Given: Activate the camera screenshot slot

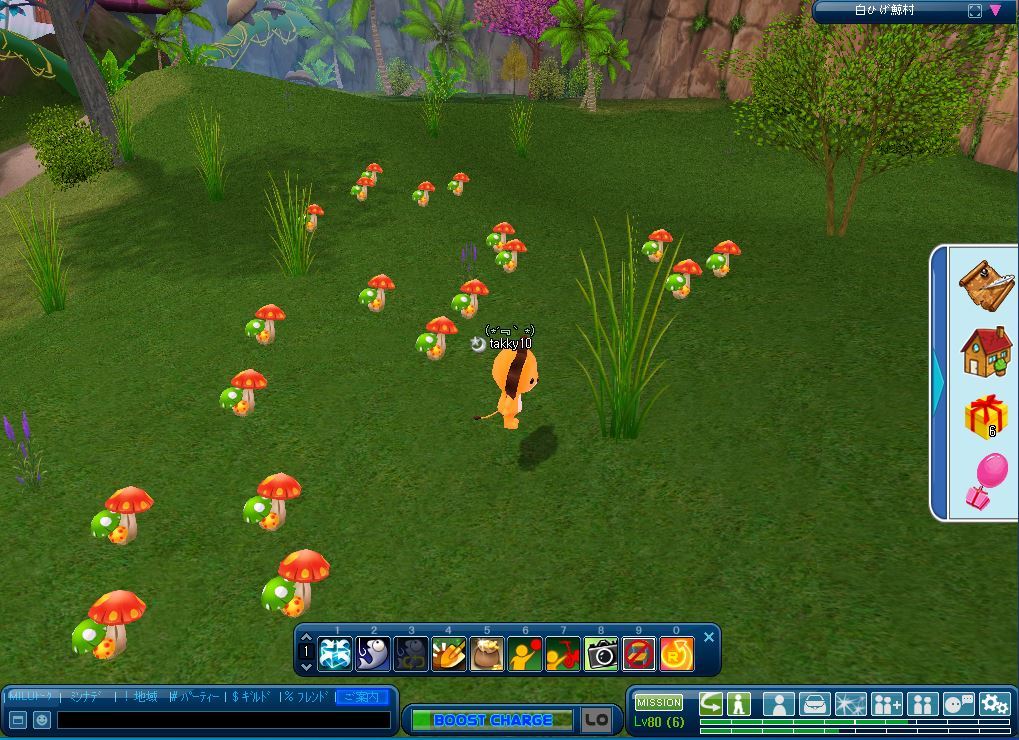Looking at the screenshot, I should [x=601, y=654].
